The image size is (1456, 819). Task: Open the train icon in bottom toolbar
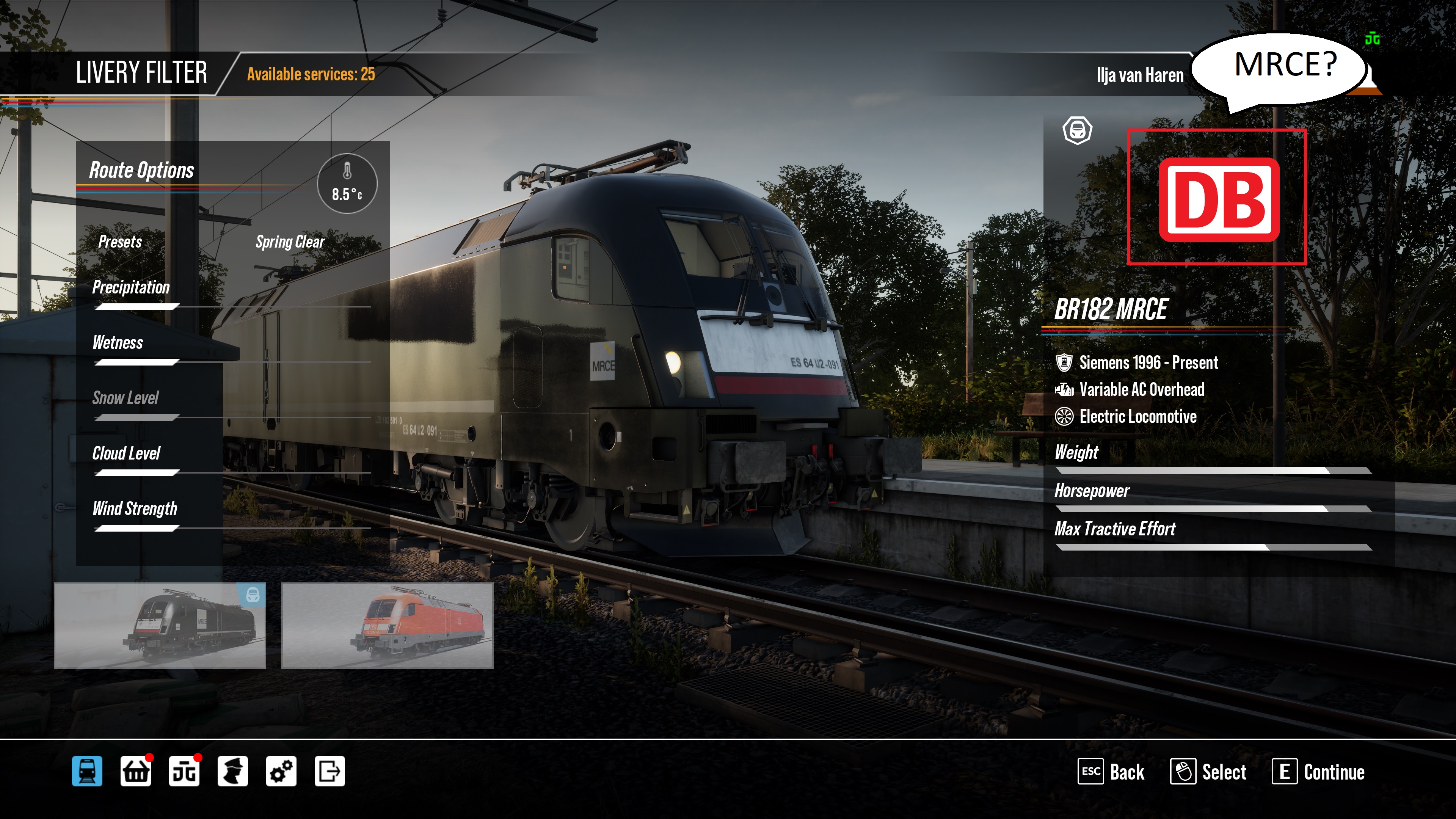pos(87,771)
